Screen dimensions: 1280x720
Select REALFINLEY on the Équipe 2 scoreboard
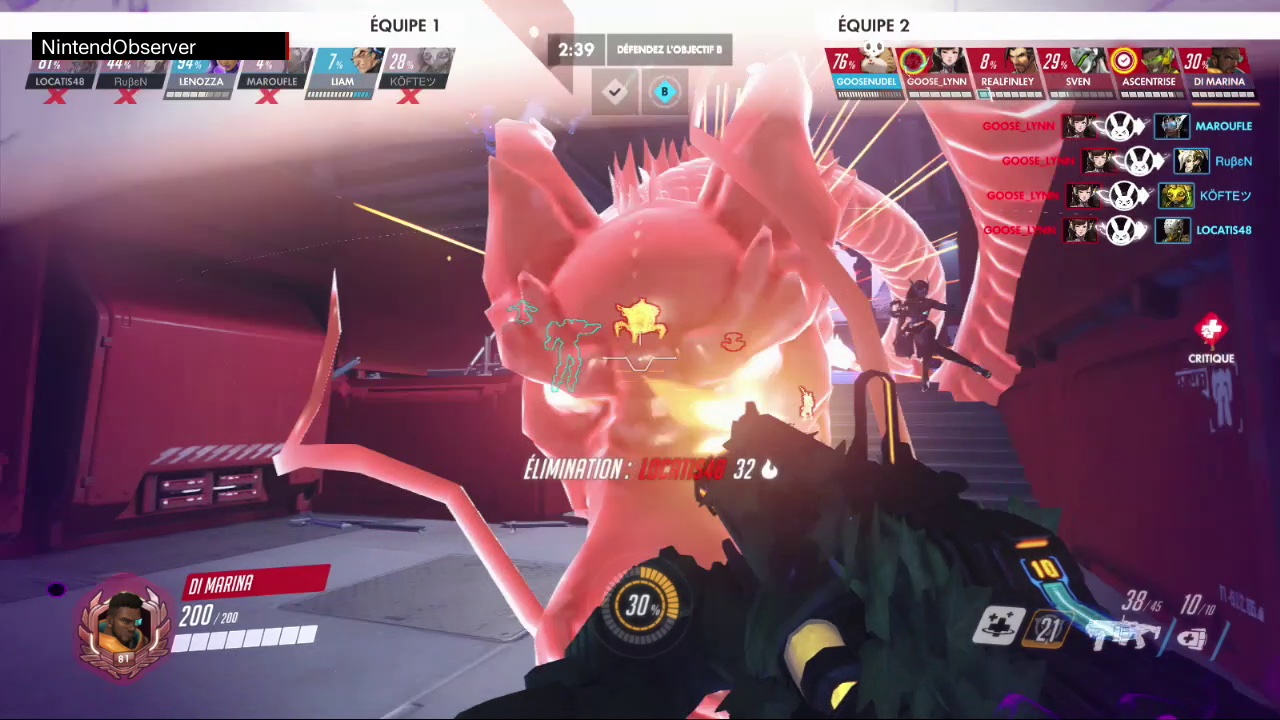pyautogui.click(x=1008, y=81)
